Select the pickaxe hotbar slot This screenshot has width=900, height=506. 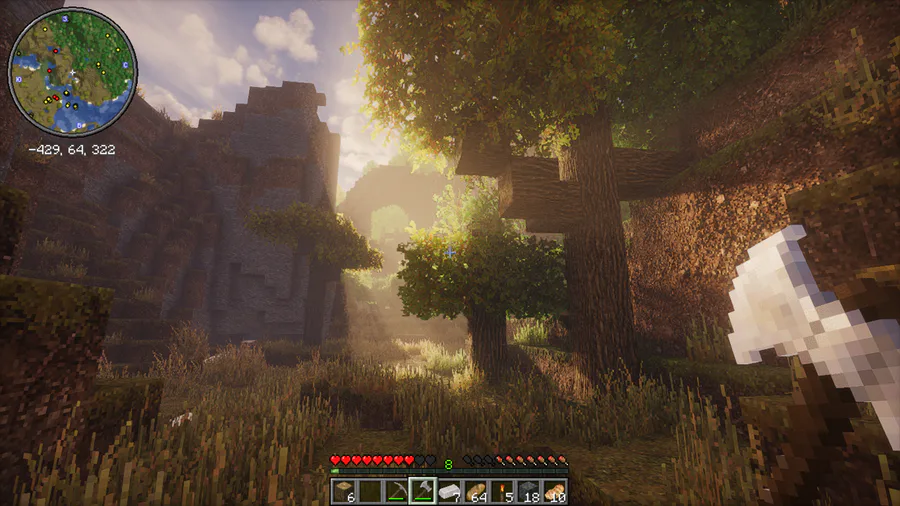(x=397, y=490)
